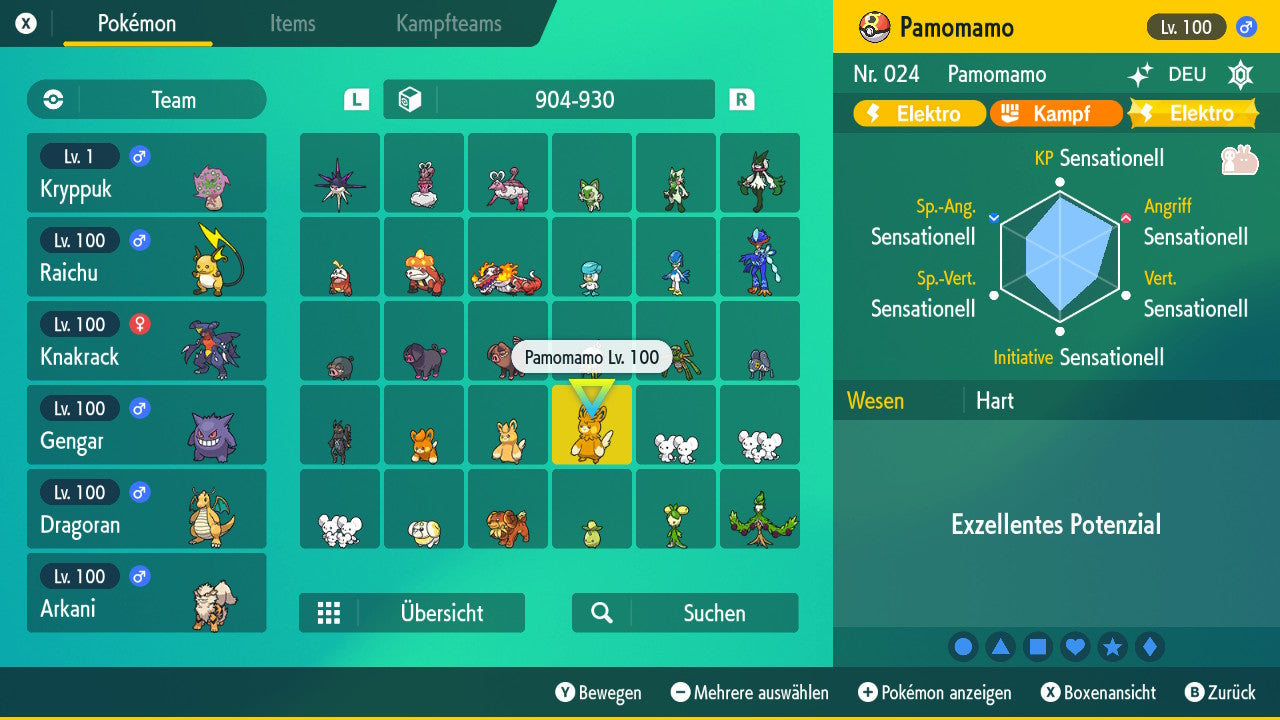Select the orange Elektro type badge
1280x720 pixels.
(x=917, y=113)
